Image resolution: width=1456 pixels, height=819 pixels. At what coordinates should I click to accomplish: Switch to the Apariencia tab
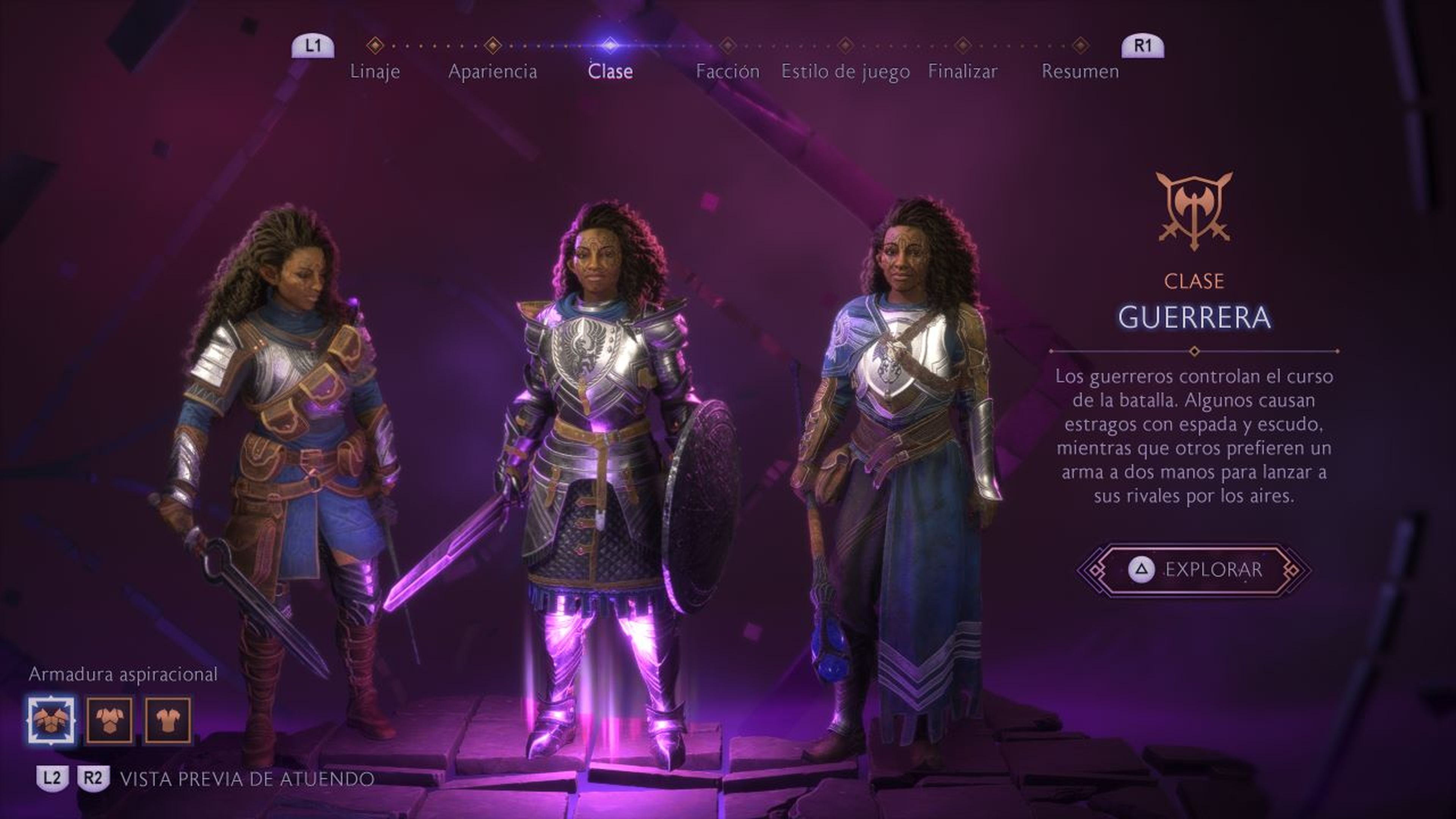point(493,71)
